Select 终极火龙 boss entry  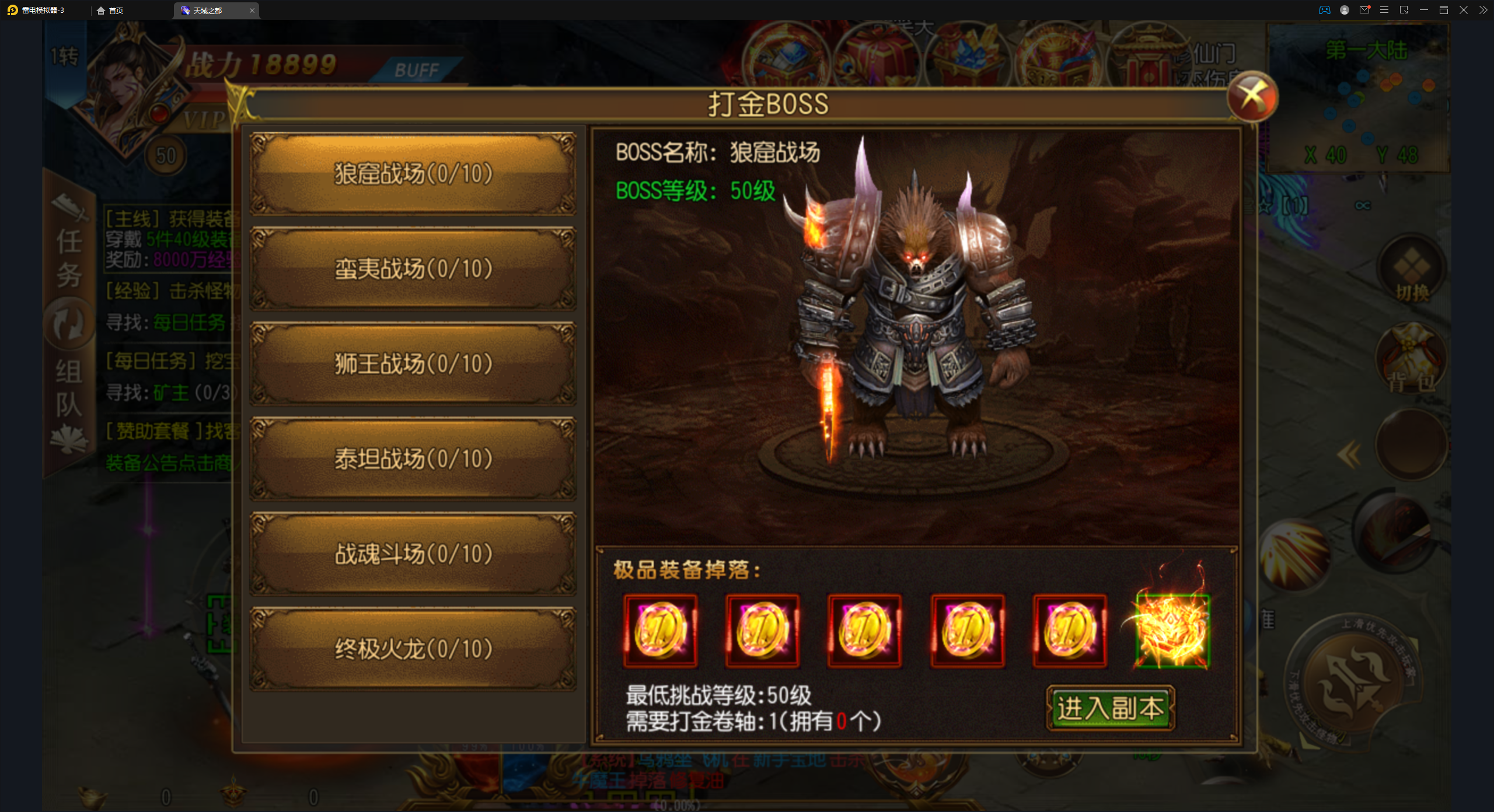pos(413,649)
